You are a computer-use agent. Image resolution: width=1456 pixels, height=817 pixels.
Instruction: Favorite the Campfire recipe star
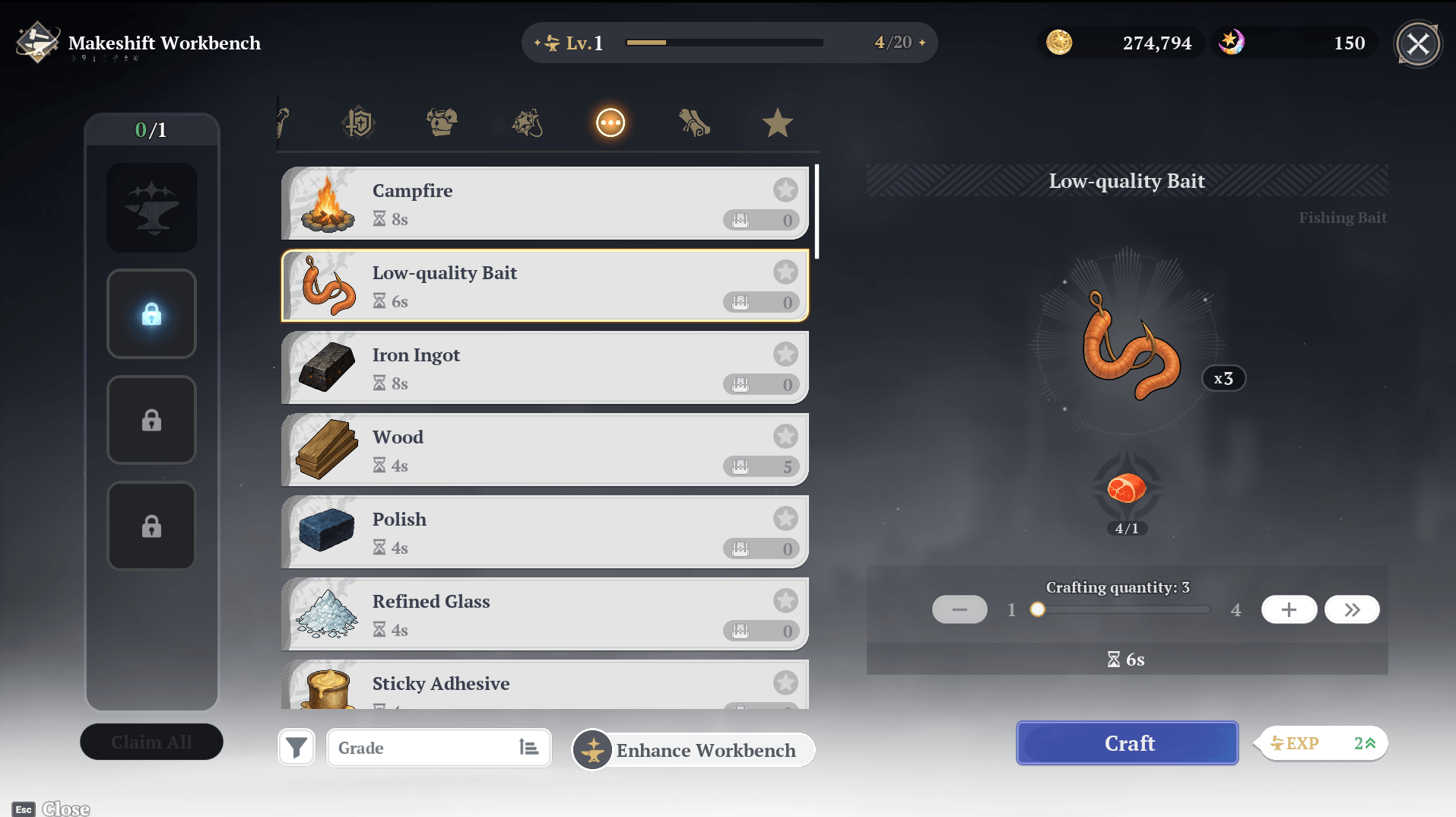(785, 189)
